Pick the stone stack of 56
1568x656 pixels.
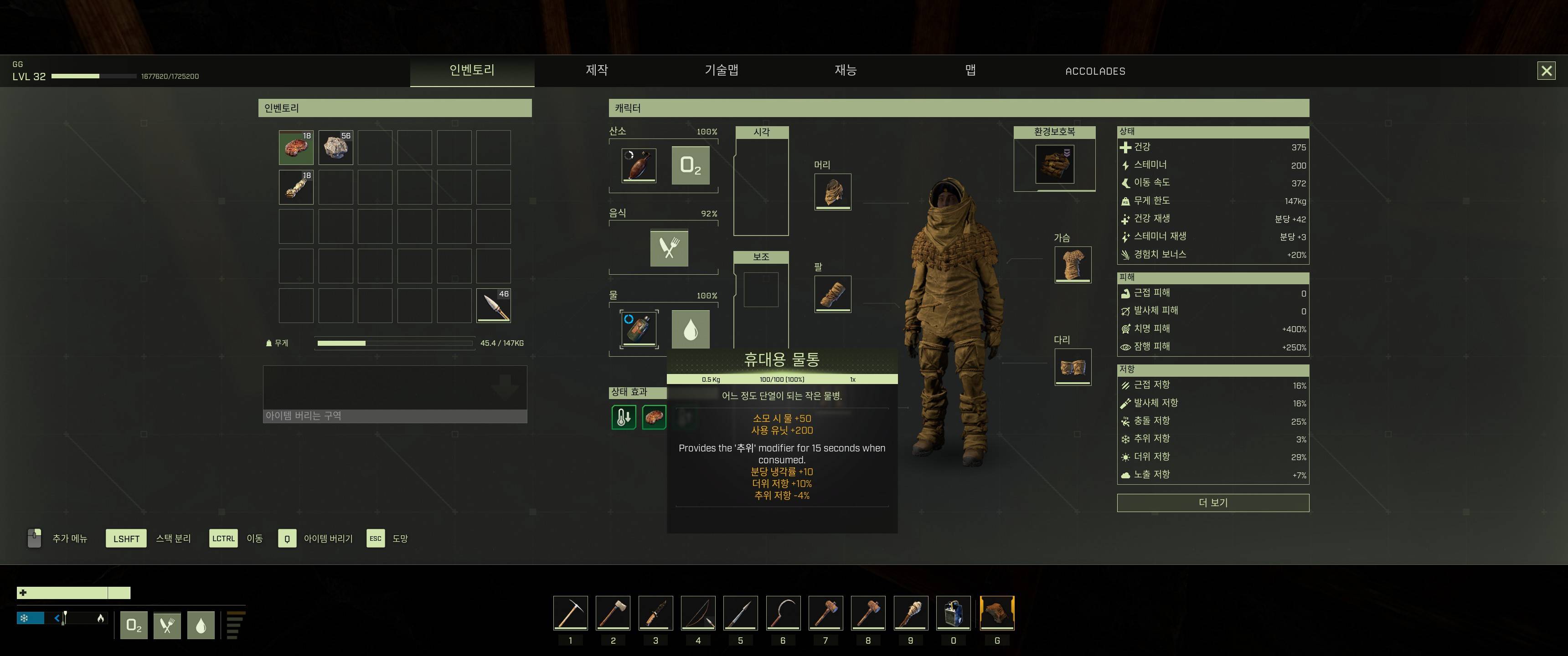(335, 147)
